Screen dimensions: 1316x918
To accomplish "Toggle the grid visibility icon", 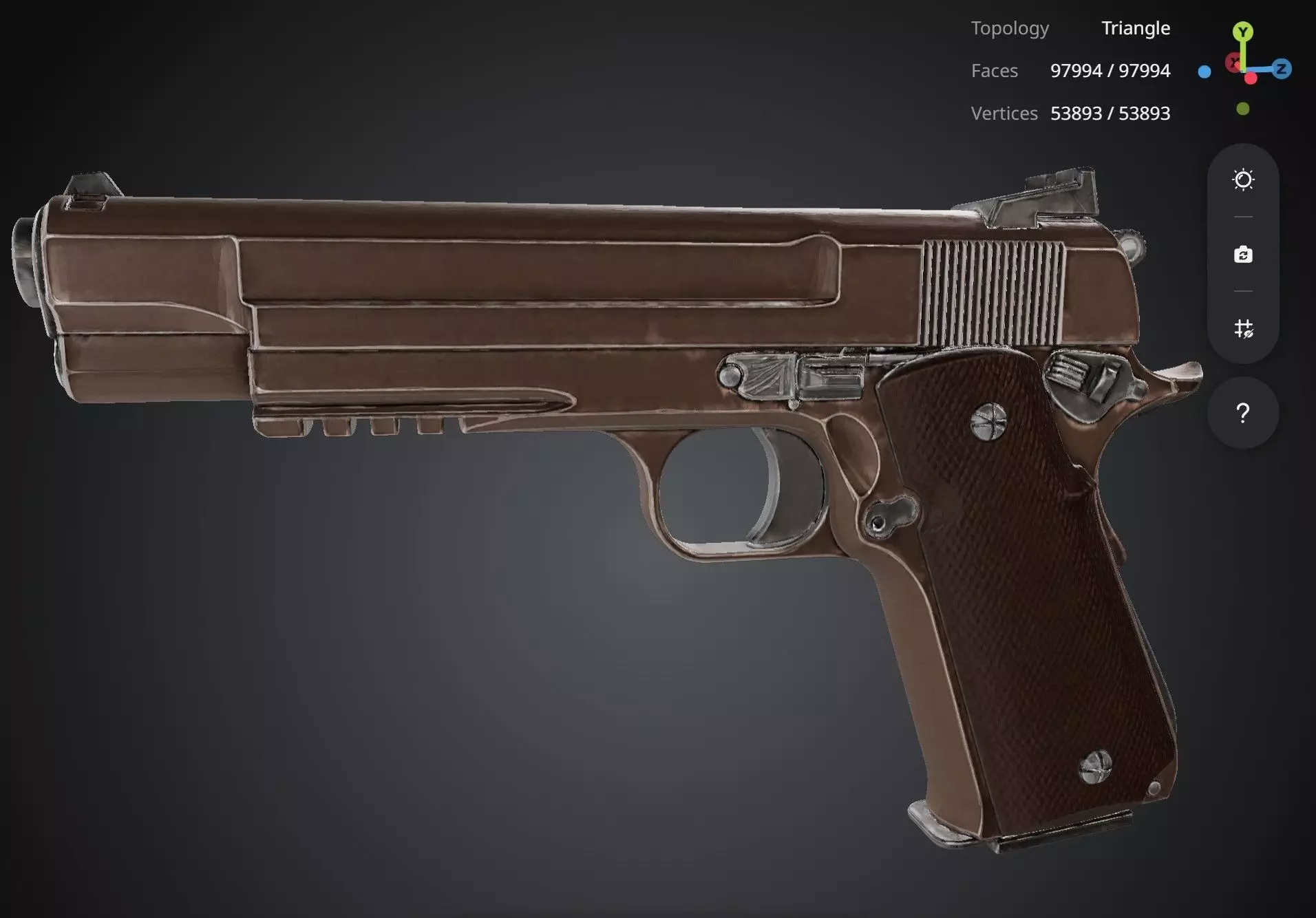I will click(x=1243, y=329).
